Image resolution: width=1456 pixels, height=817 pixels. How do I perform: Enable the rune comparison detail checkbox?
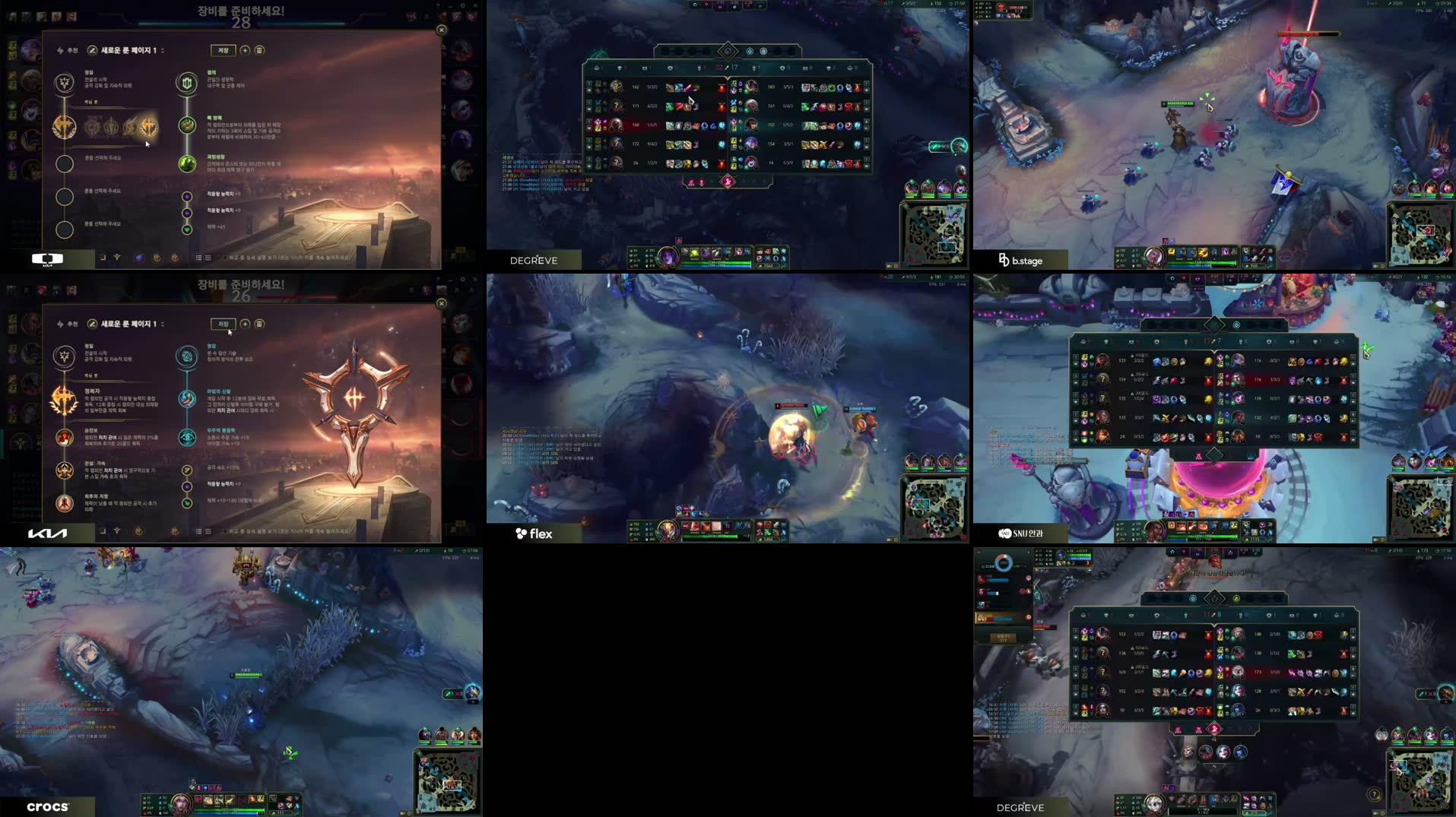(x=225, y=258)
